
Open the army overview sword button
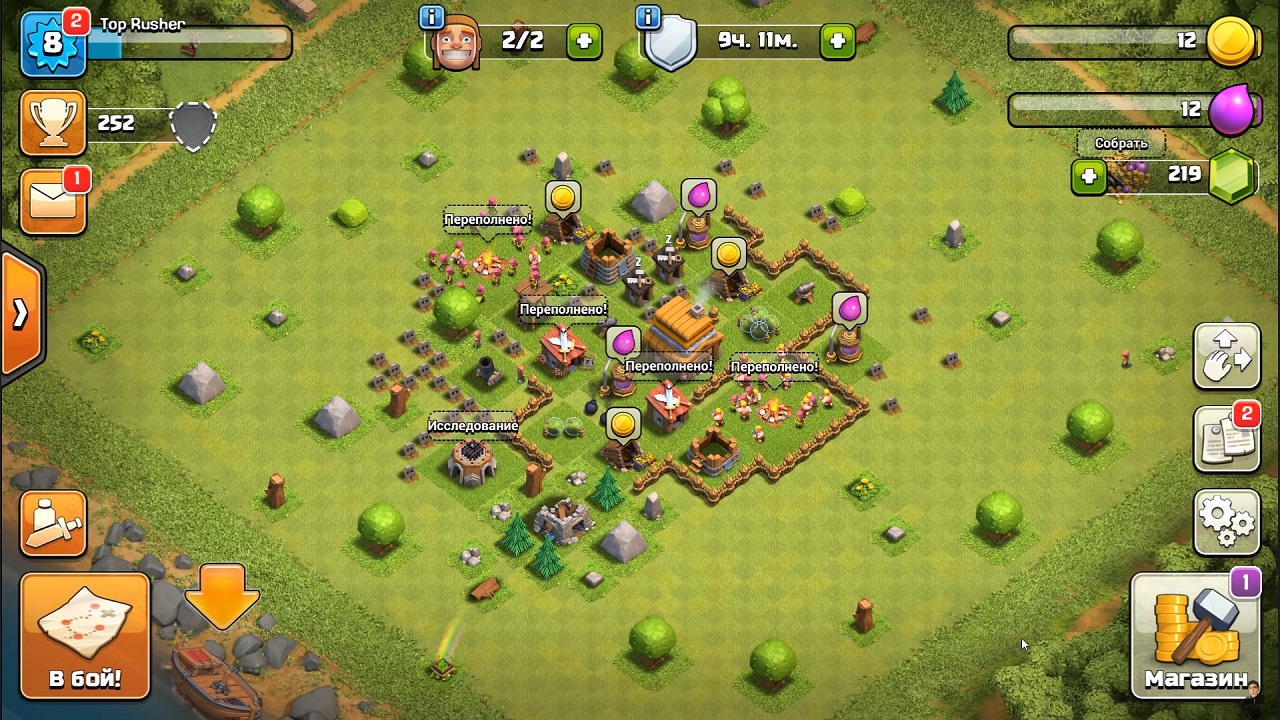tap(53, 523)
